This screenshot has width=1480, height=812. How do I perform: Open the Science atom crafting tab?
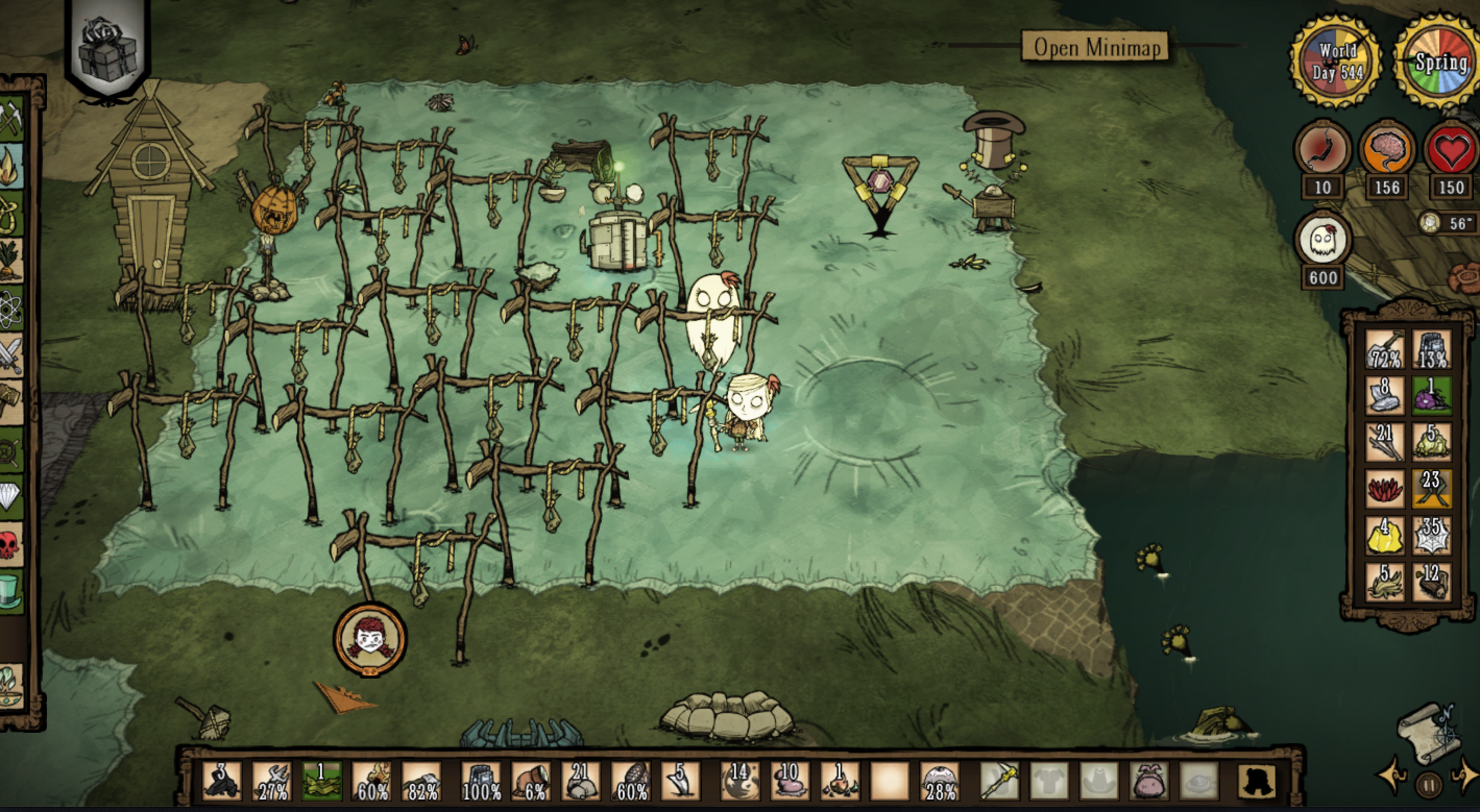point(10,308)
